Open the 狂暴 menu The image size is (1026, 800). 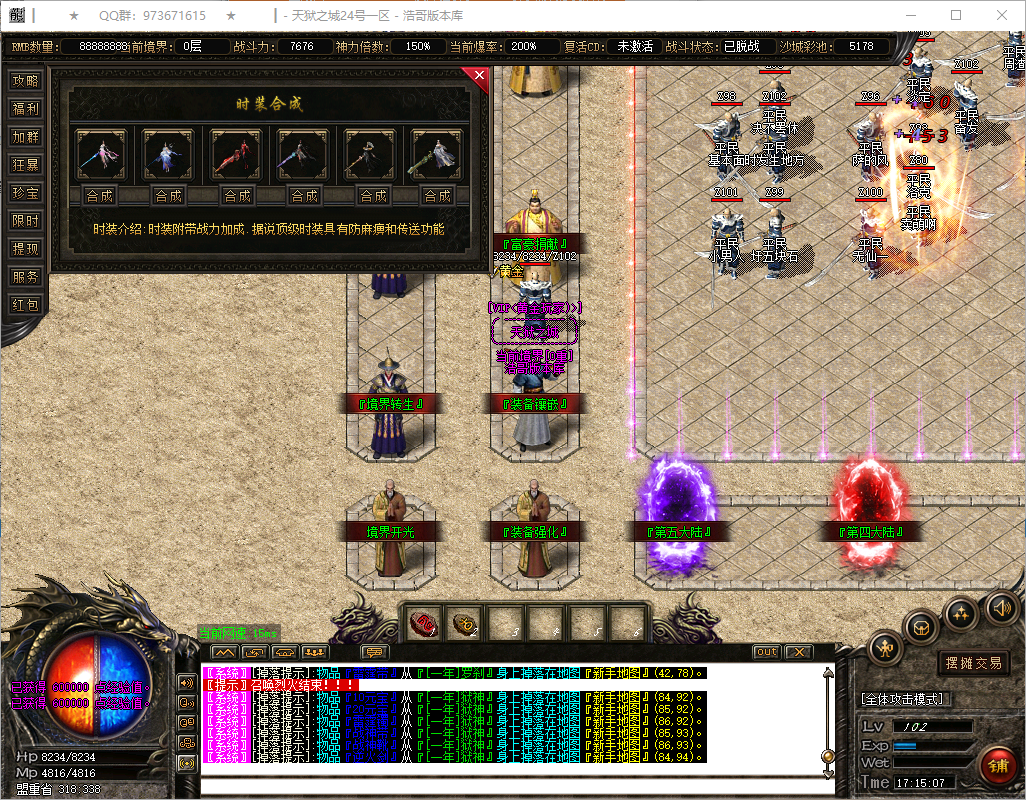click(25, 165)
